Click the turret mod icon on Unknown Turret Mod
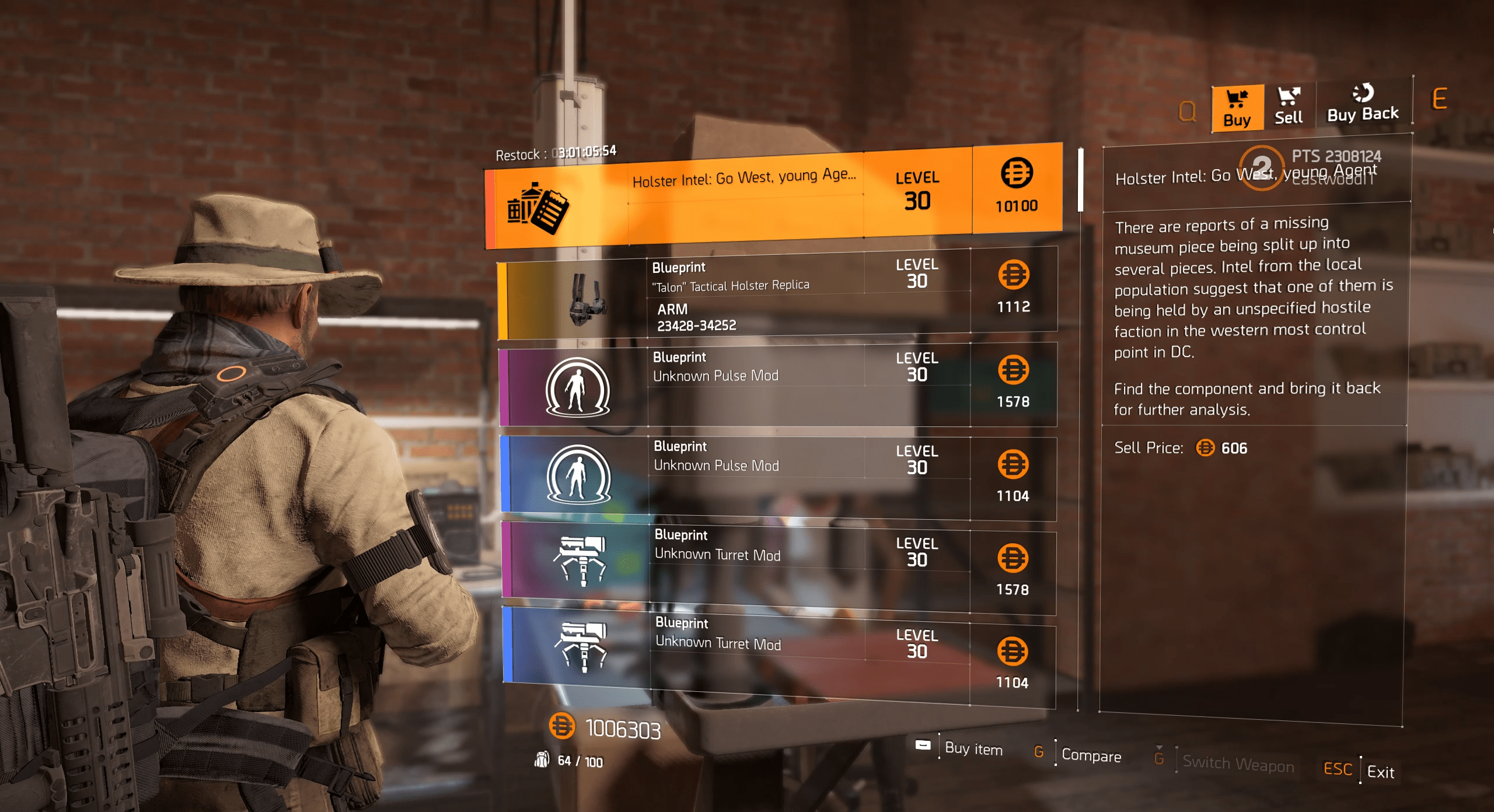 pyautogui.click(x=582, y=562)
